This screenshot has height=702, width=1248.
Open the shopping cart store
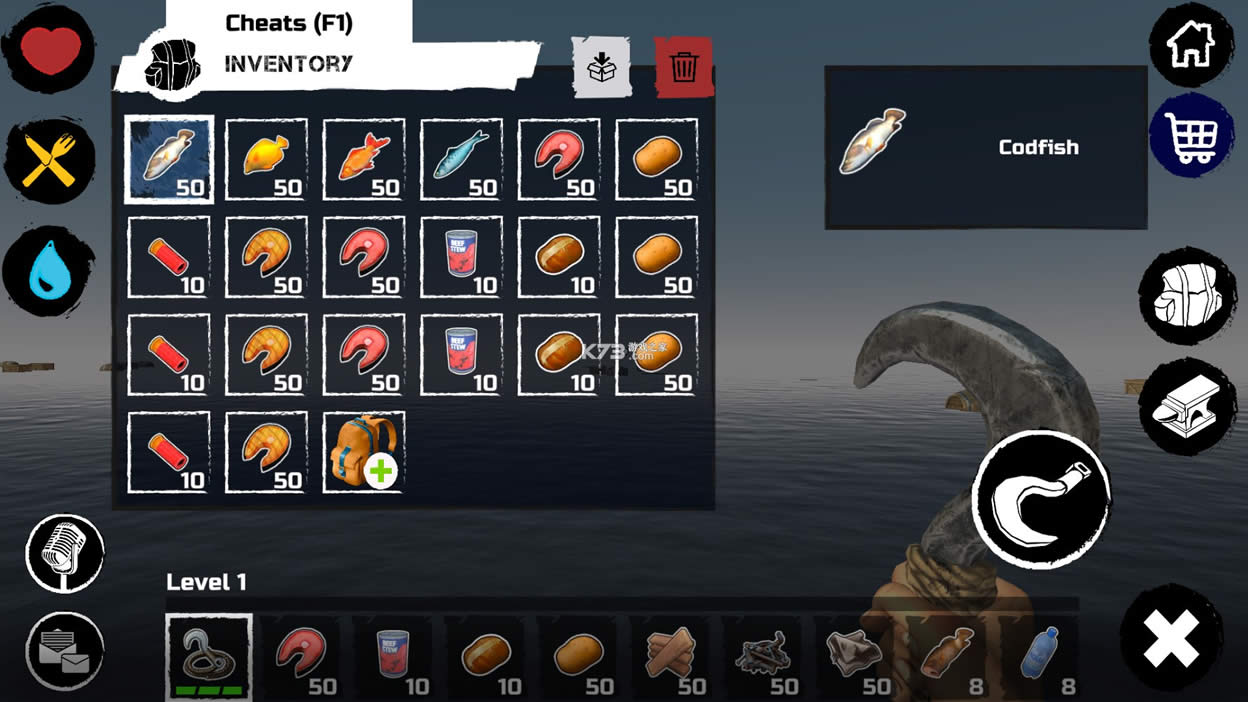point(1192,136)
